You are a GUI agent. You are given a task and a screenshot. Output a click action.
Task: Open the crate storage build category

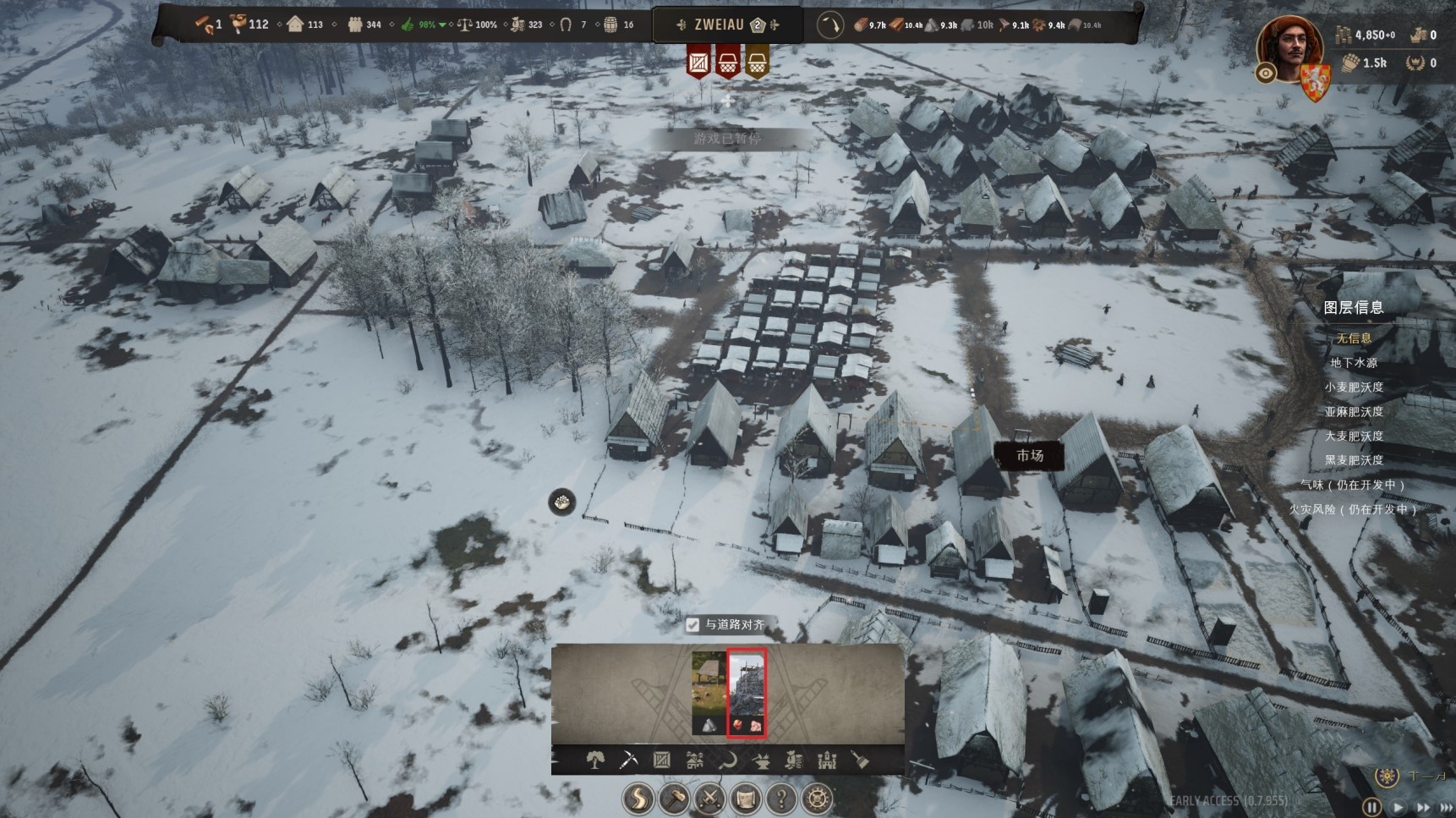[x=661, y=760]
